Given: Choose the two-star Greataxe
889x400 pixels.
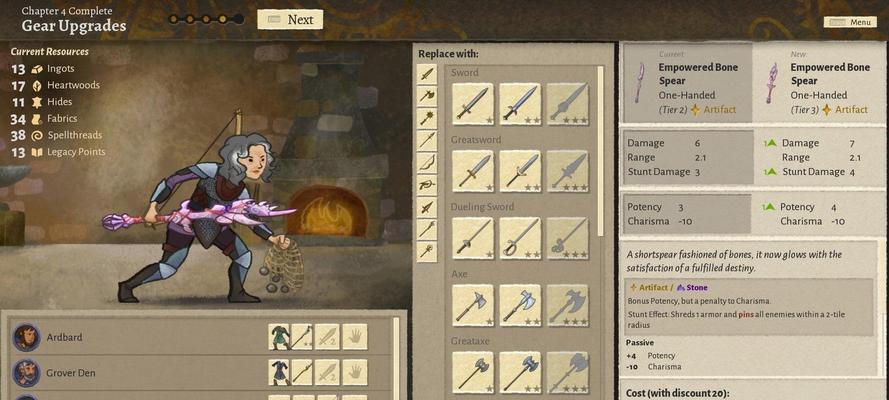Looking at the screenshot, I should pos(520,372).
